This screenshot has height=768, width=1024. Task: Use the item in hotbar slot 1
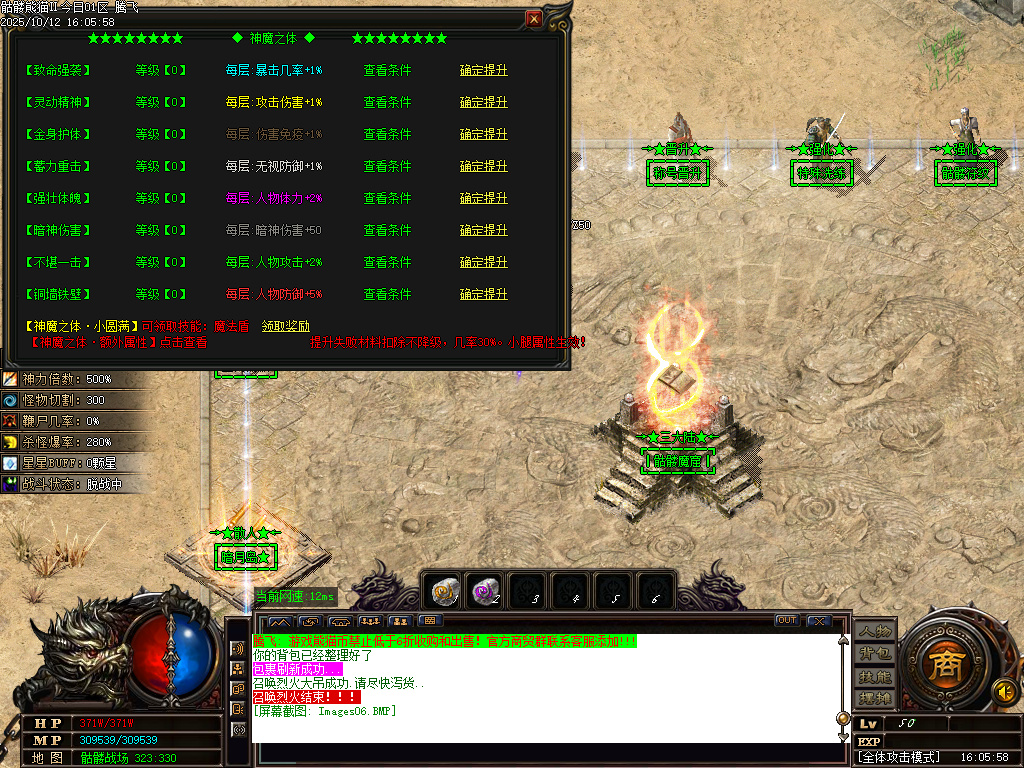coord(445,592)
